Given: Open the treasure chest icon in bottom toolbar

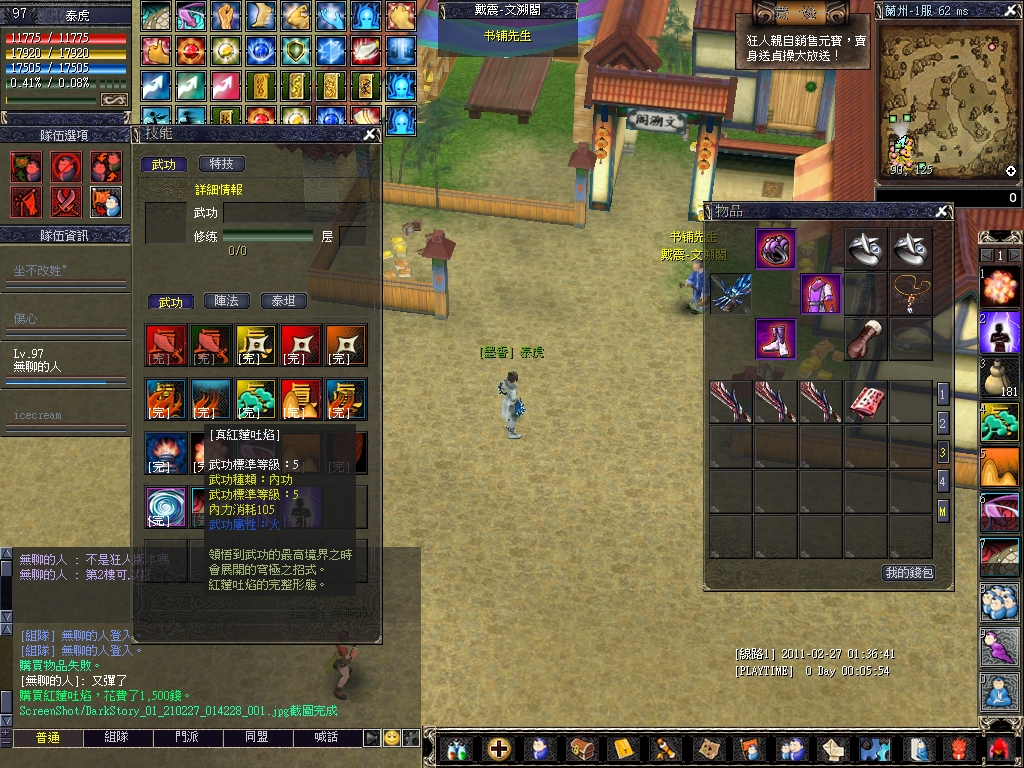Looking at the screenshot, I should [x=581, y=748].
